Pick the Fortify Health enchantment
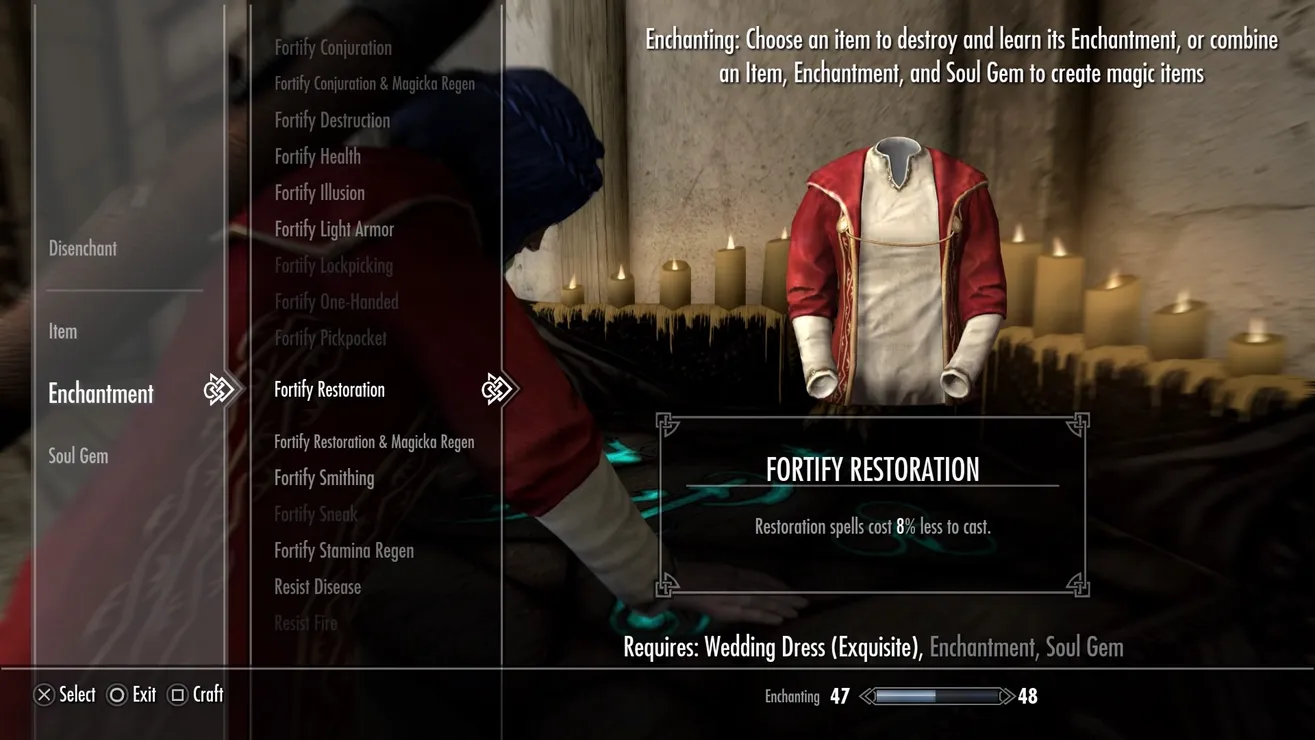The image size is (1315, 740). point(317,156)
